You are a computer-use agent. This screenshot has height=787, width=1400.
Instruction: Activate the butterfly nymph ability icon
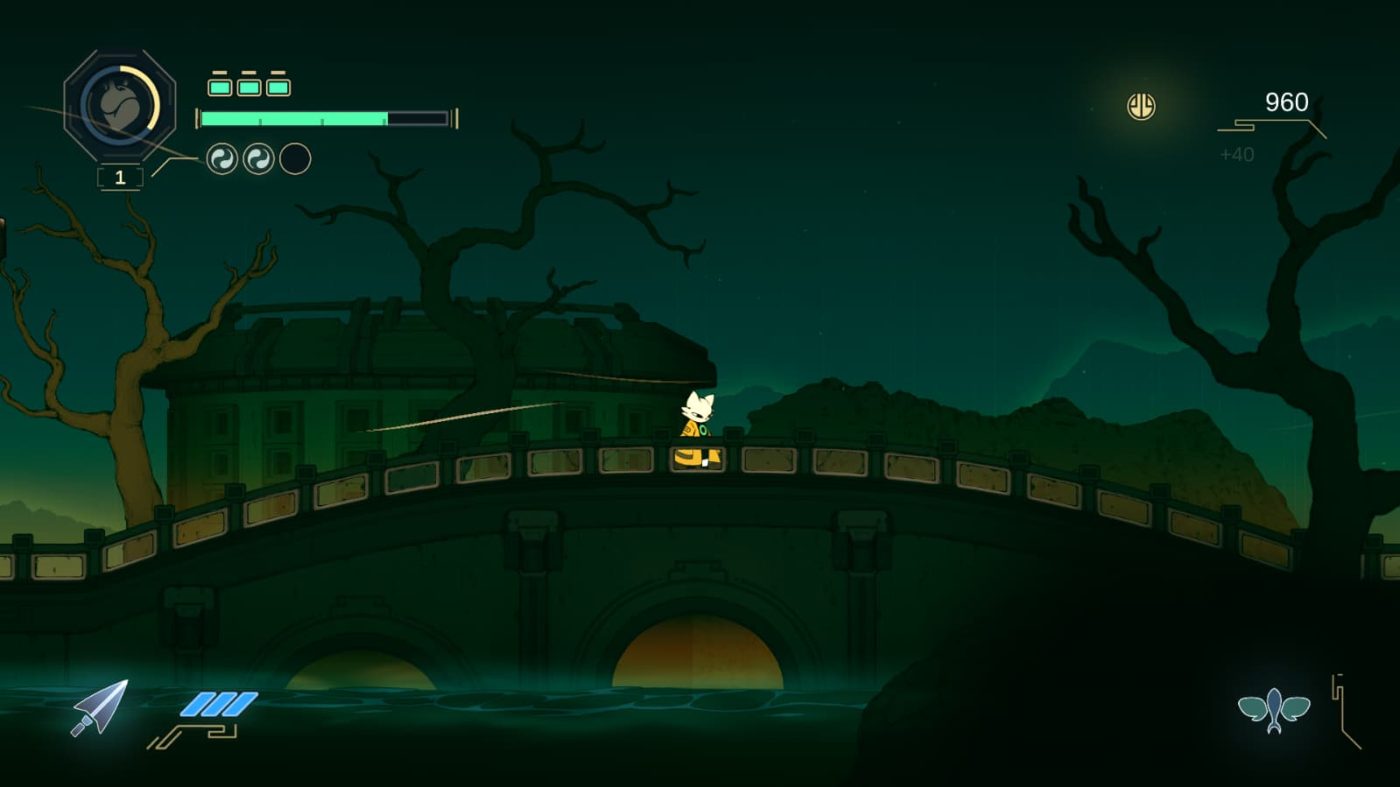pyautogui.click(x=1273, y=710)
